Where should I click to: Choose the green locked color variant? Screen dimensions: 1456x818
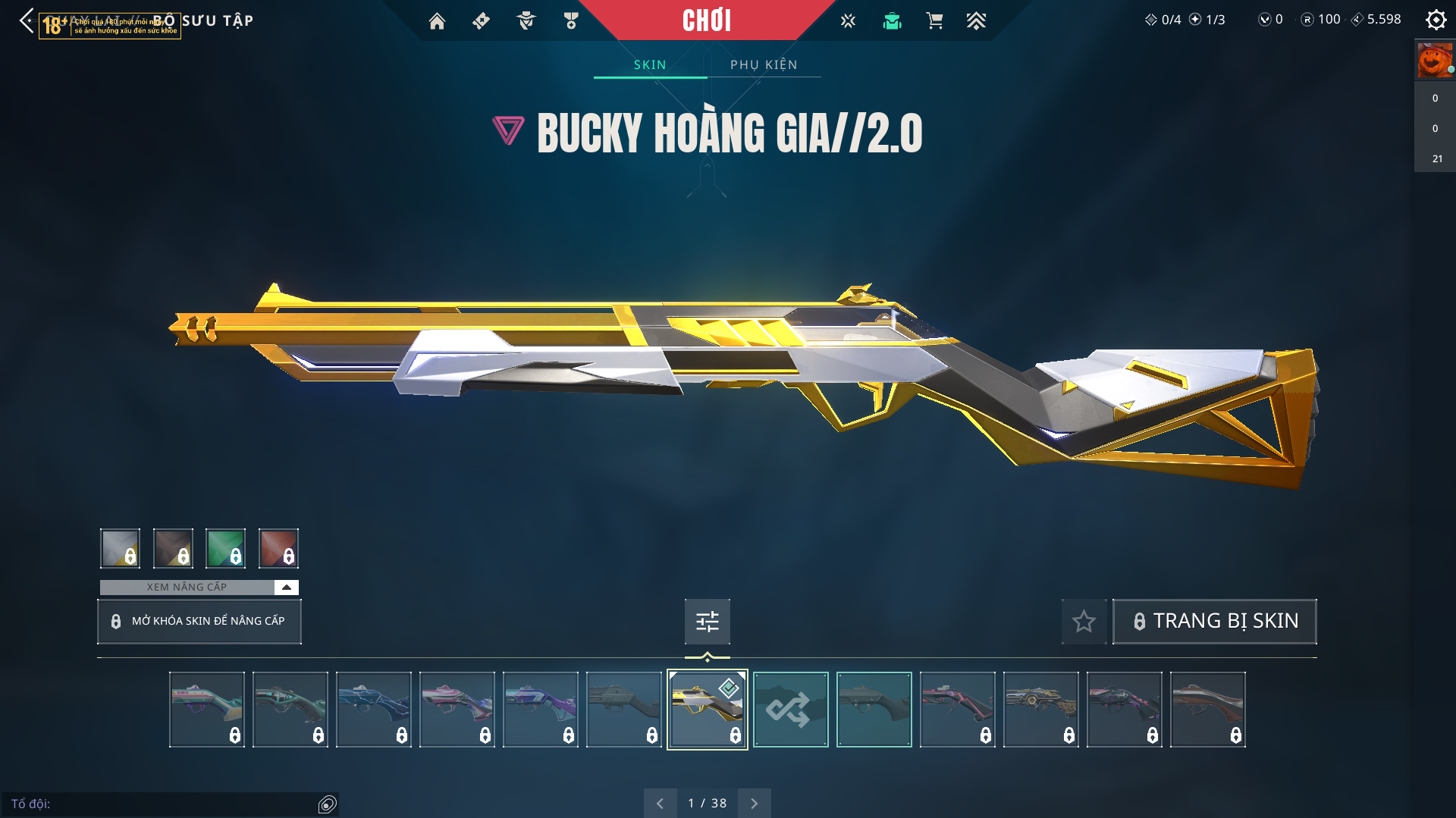tap(225, 548)
